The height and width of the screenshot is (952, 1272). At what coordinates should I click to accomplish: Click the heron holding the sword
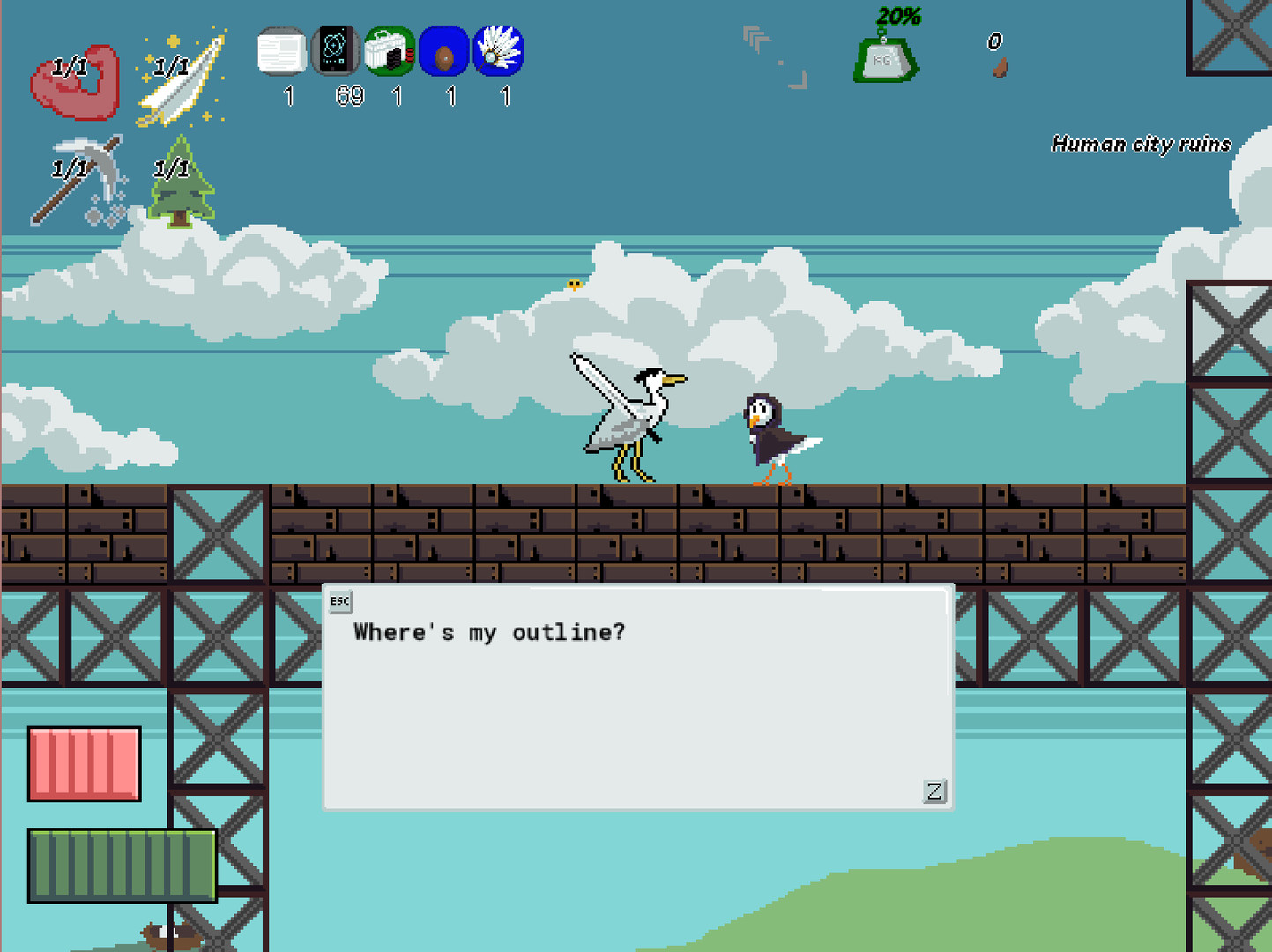tap(635, 414)
